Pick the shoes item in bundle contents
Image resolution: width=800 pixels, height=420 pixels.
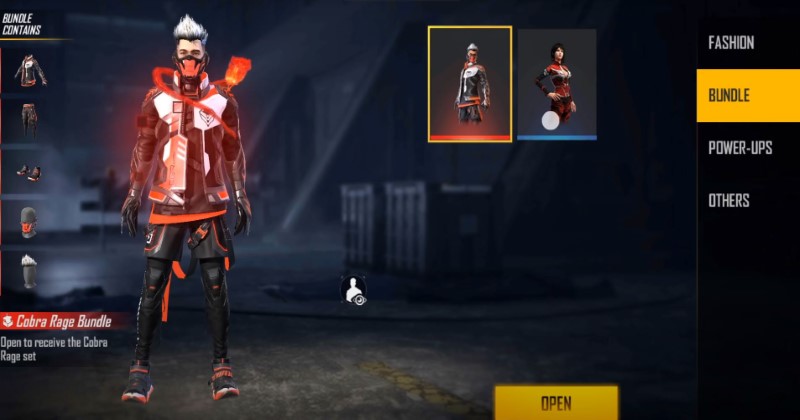click(28, 172)
